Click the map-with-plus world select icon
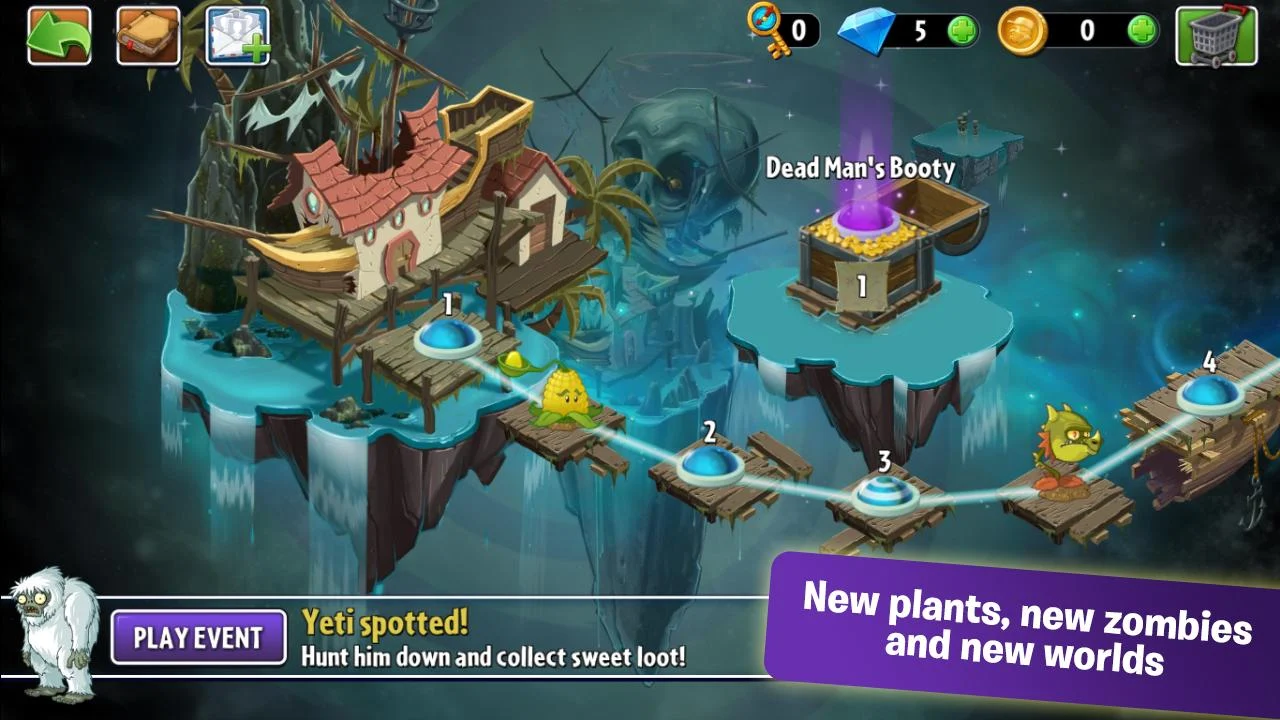Image resolution: width=1280 pixels, height=720 pixels. click(238, 32)
